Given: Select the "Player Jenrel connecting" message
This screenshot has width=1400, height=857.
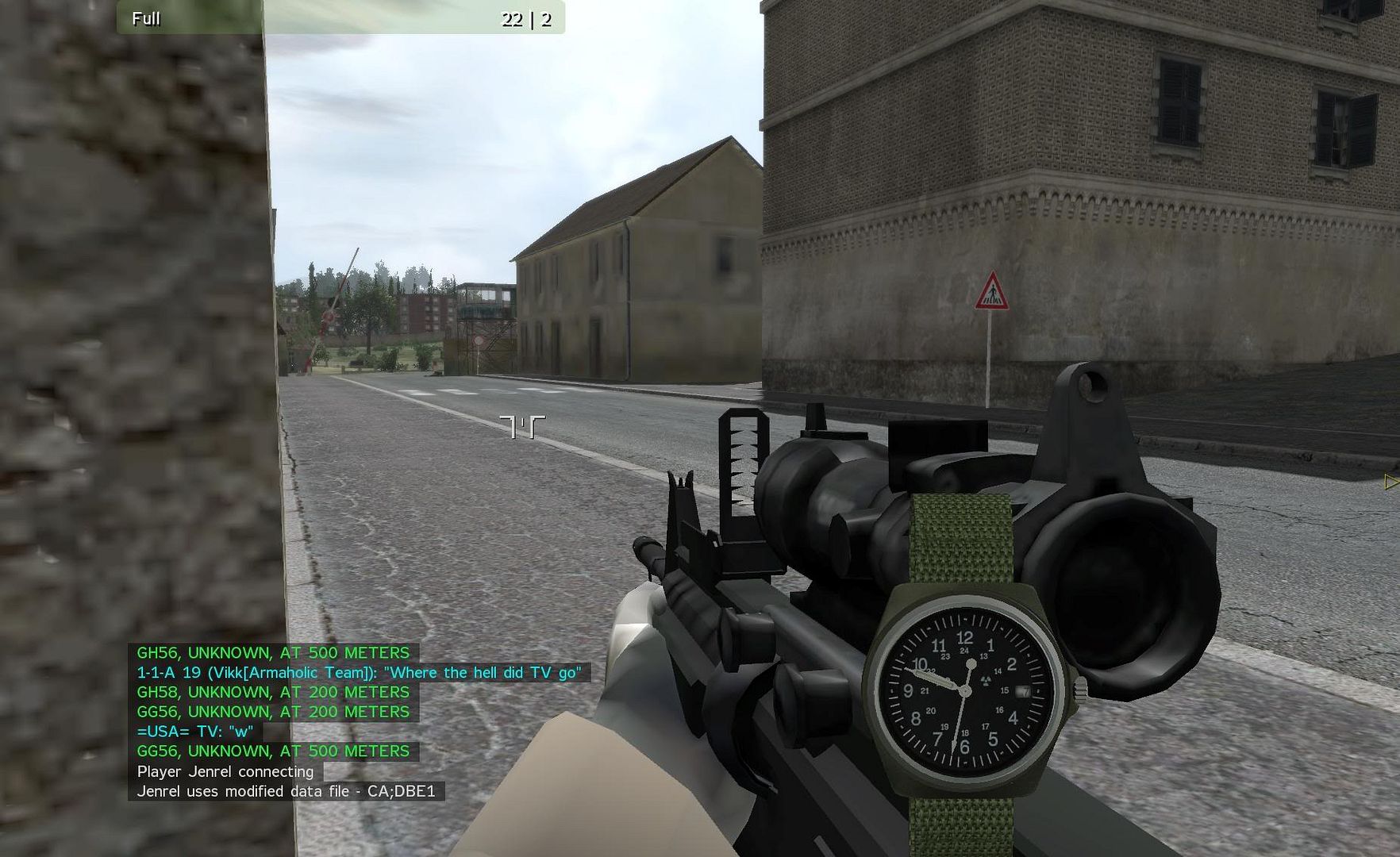Looking at the screenshot, I should (x=225, y=771).
